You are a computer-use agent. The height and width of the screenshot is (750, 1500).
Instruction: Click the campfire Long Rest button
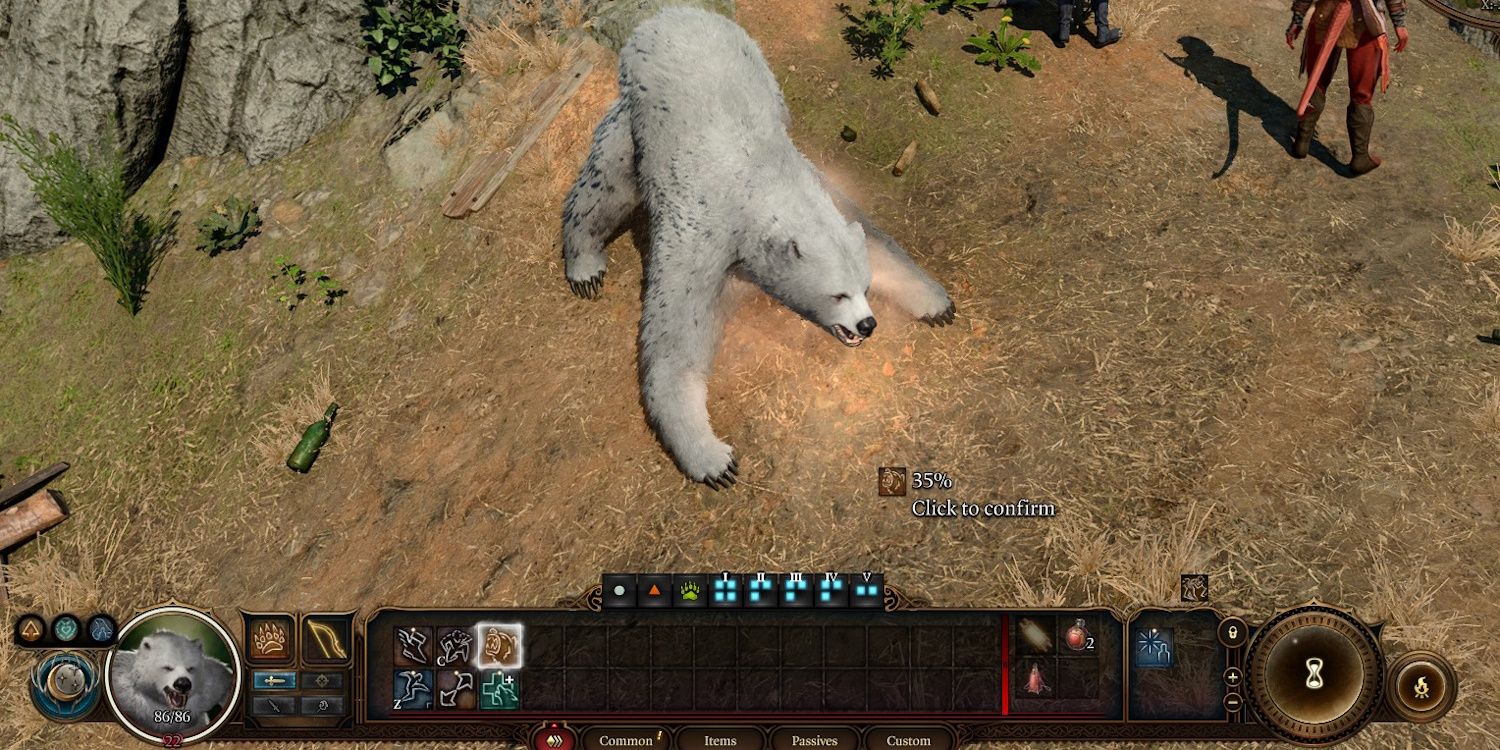(x=1422, y=687)
